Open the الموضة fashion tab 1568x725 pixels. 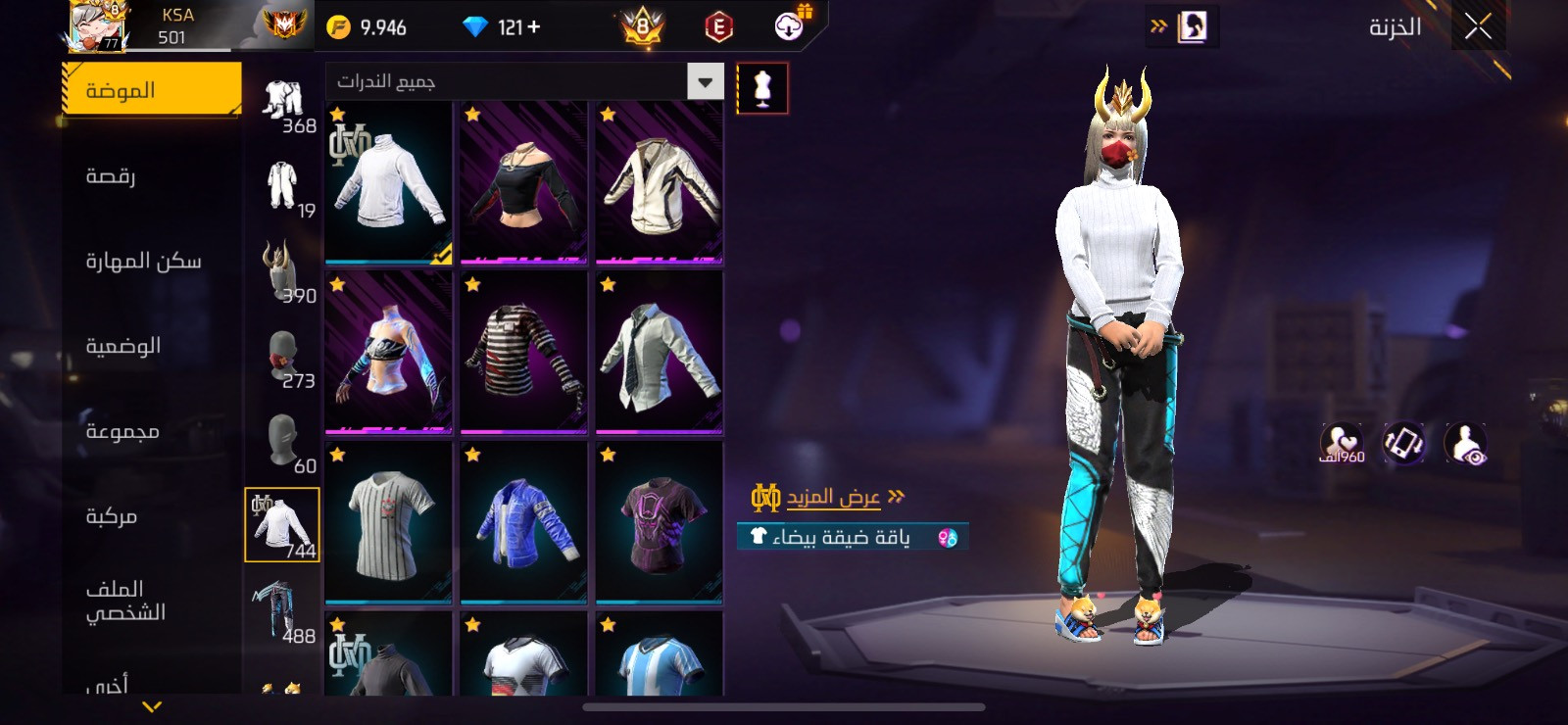click(151, 90)
